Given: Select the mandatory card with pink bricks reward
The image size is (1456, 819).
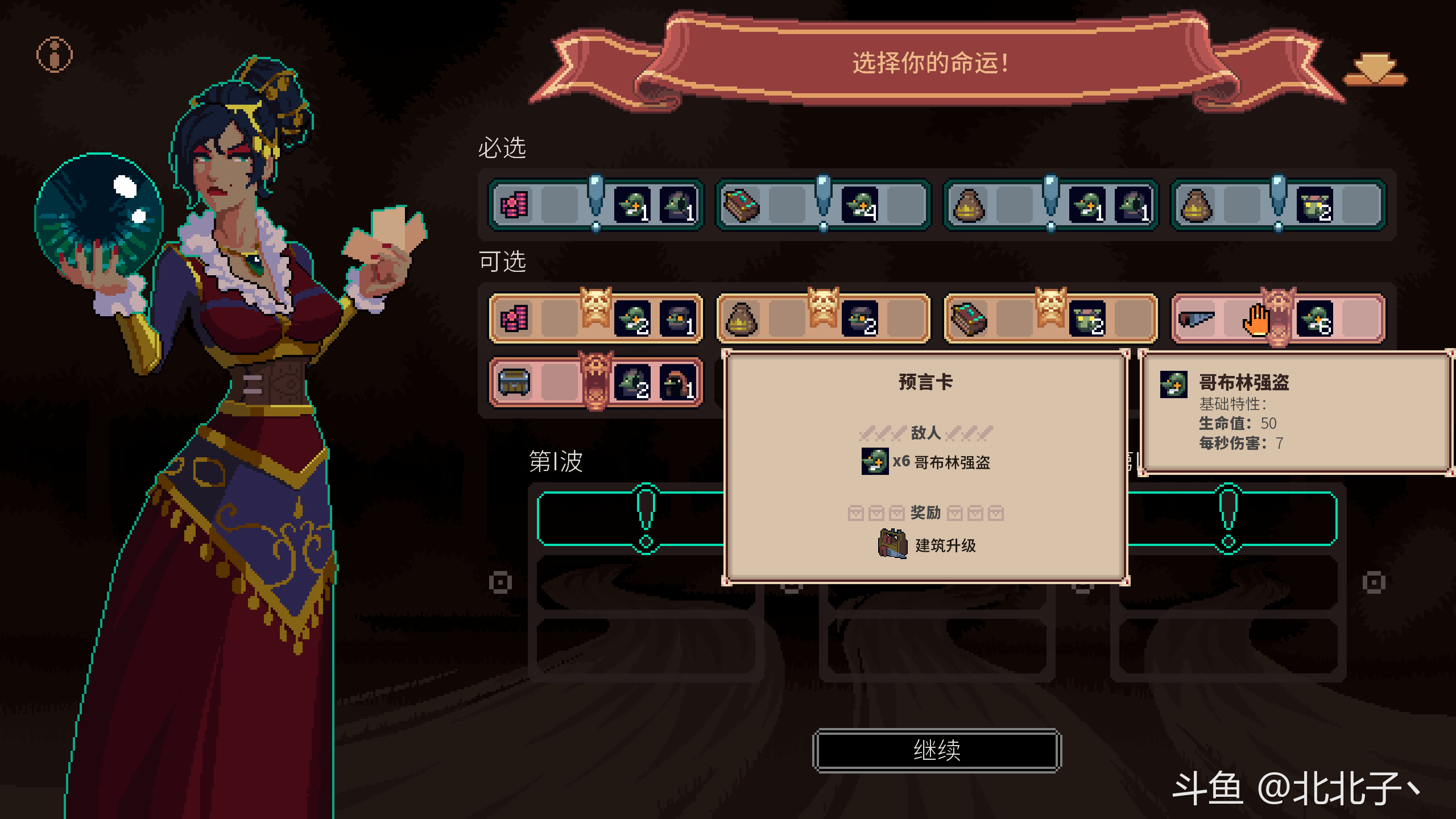Looking at the screenshot, I should coord(595,205).
